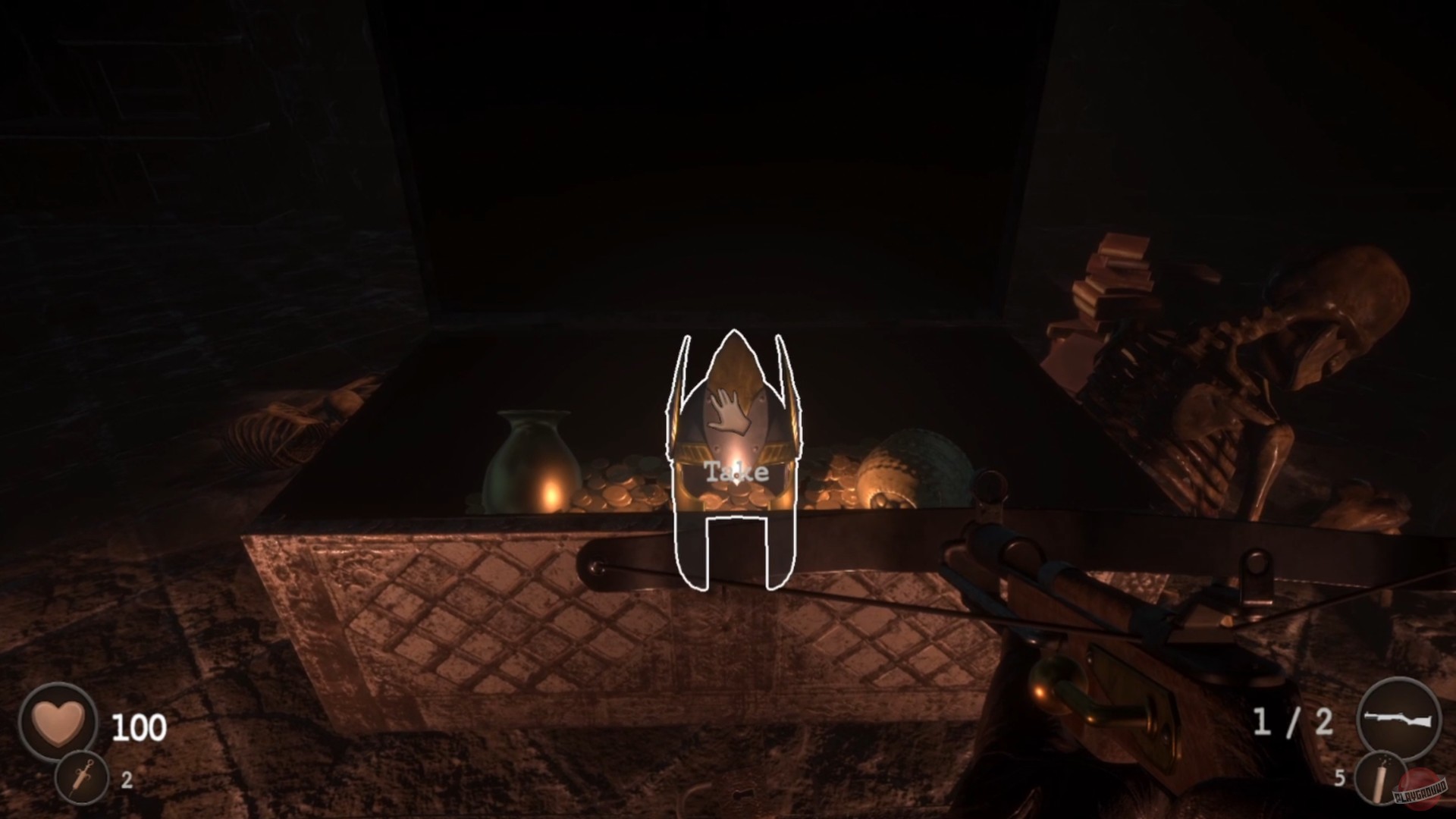Viewport: 1456px width, 819px height.
Task: Click the hand pickup icon on the helmet
Action: pyautogui.click(x=730, y=409)
